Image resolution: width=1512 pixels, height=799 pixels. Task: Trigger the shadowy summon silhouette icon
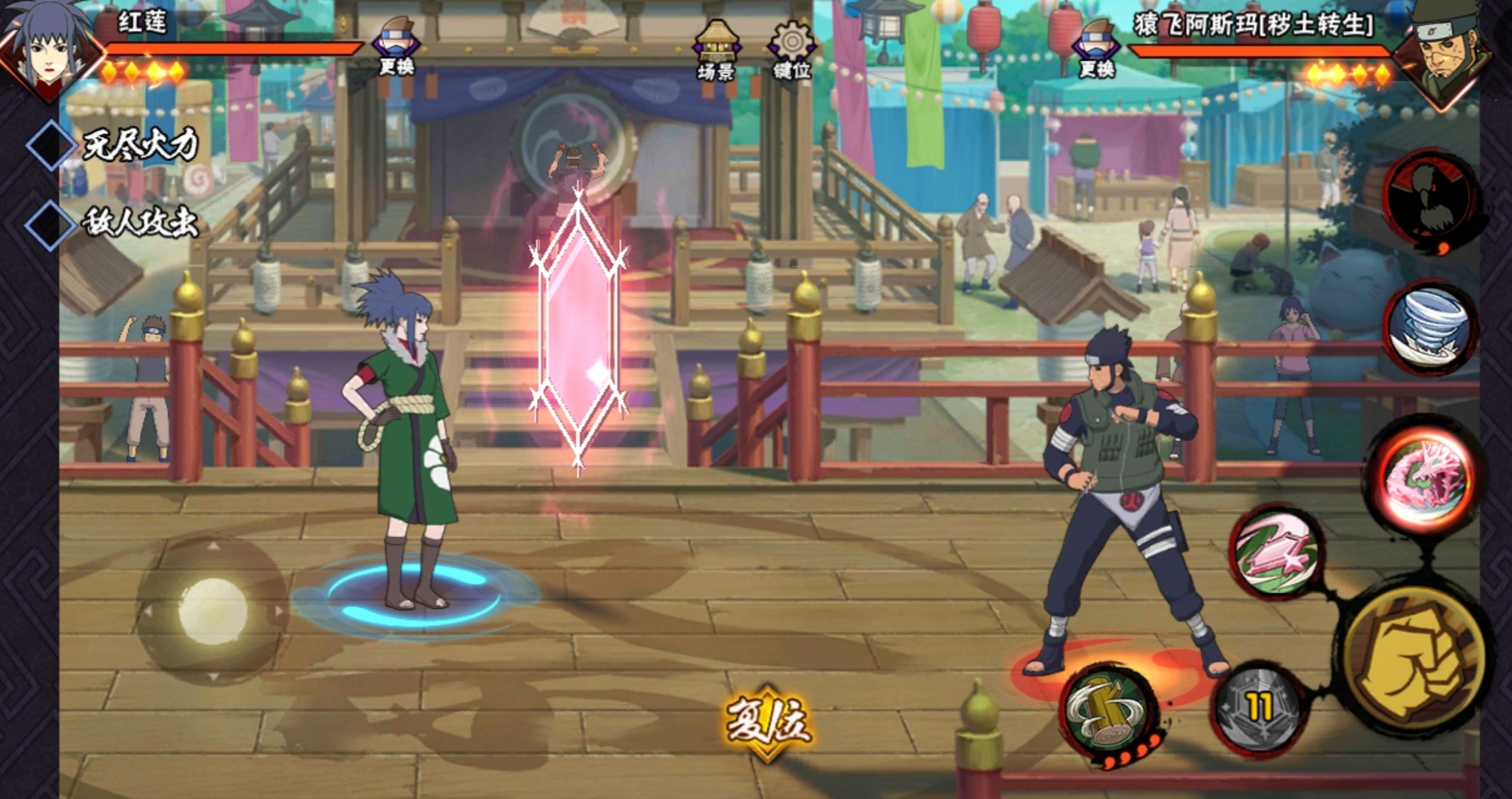[1429, 201]
